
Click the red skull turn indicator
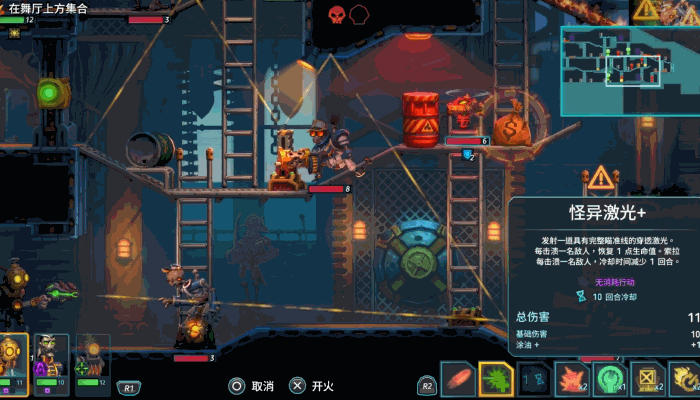click(337, 14)
